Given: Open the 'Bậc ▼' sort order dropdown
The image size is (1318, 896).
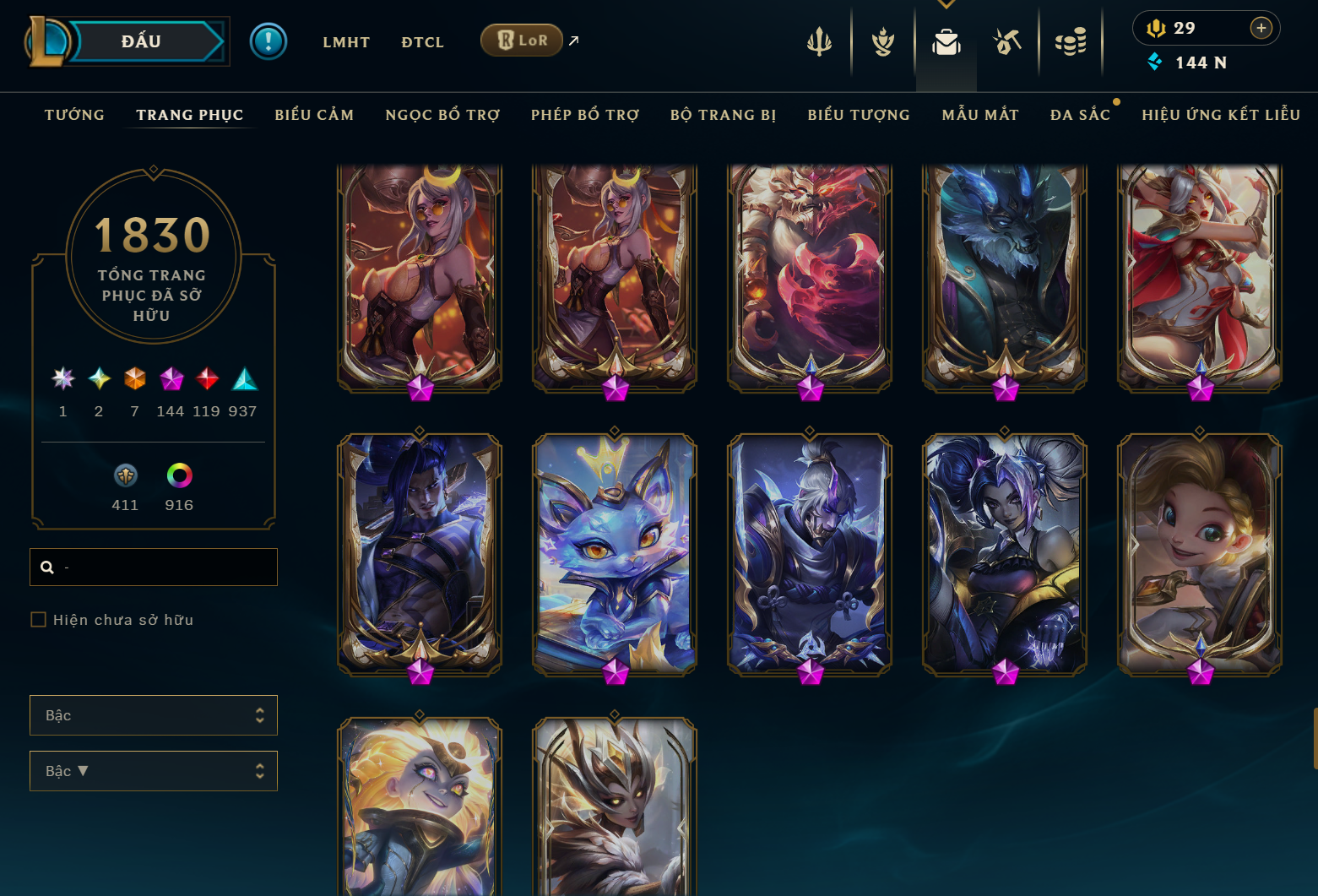Looking at the screenshot, I should pyautogui.click(x=154, y=770).
